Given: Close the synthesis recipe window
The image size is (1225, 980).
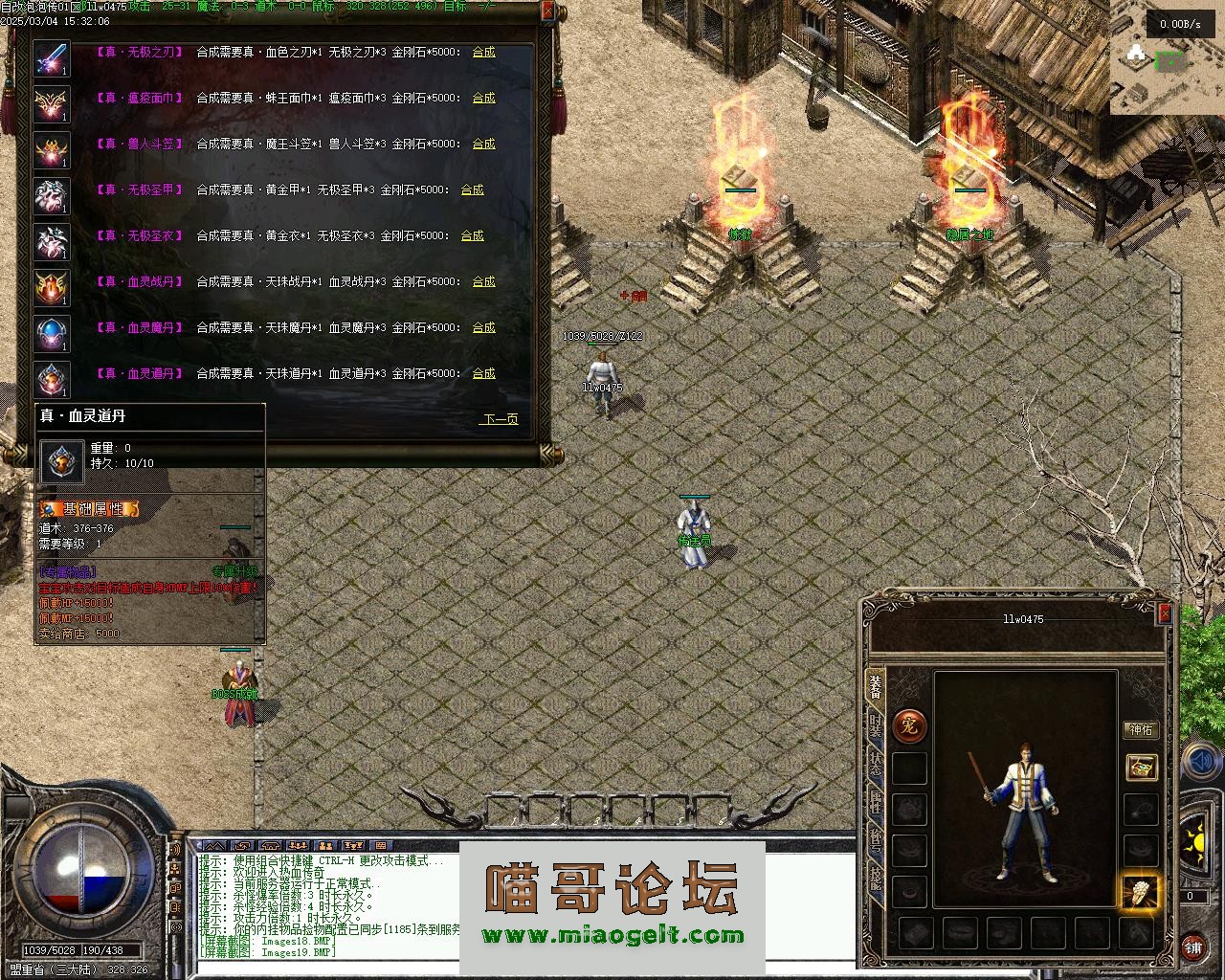Looking at the screenshot, I should click(x=546, y=11).
